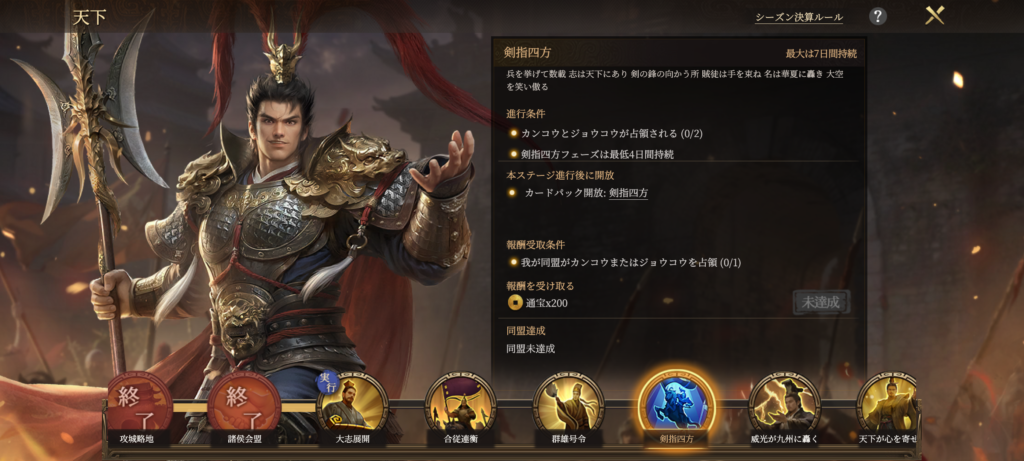
Task: Open the 剣指四方 card pack link
Action: tap(628, 193)
